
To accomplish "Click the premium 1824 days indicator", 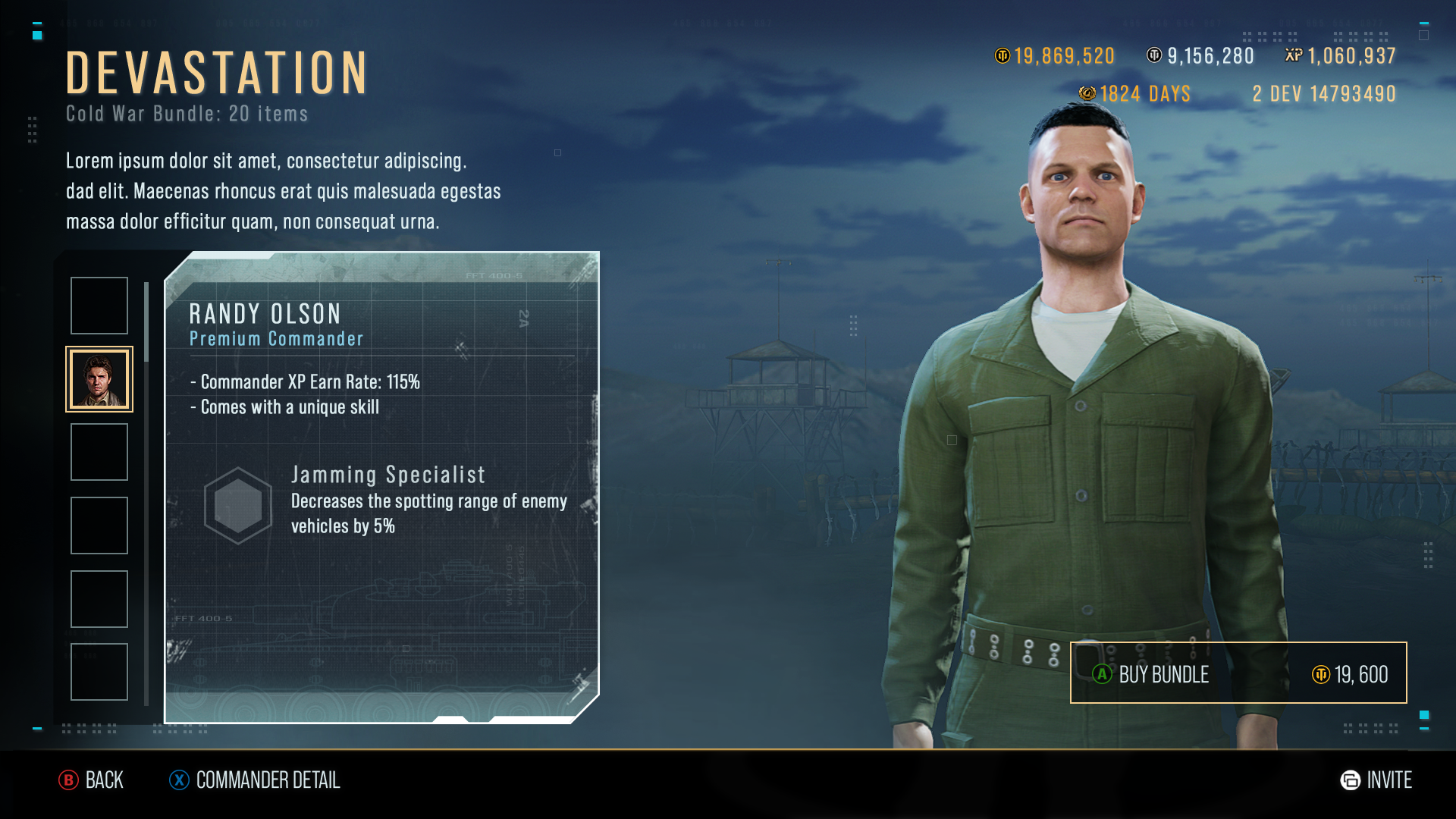I will click(x=1135, y=94).
